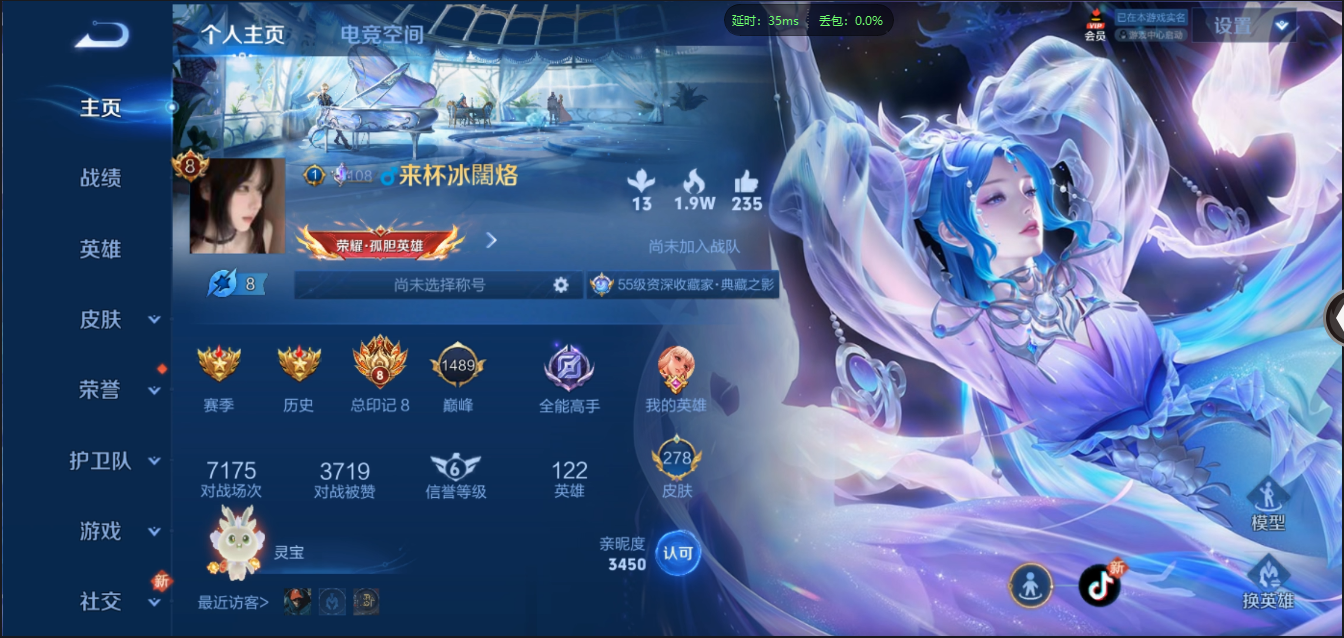Switch to the 电竞空间 tab
This screenshot has height=638, width=1344.
coord(381,34)
